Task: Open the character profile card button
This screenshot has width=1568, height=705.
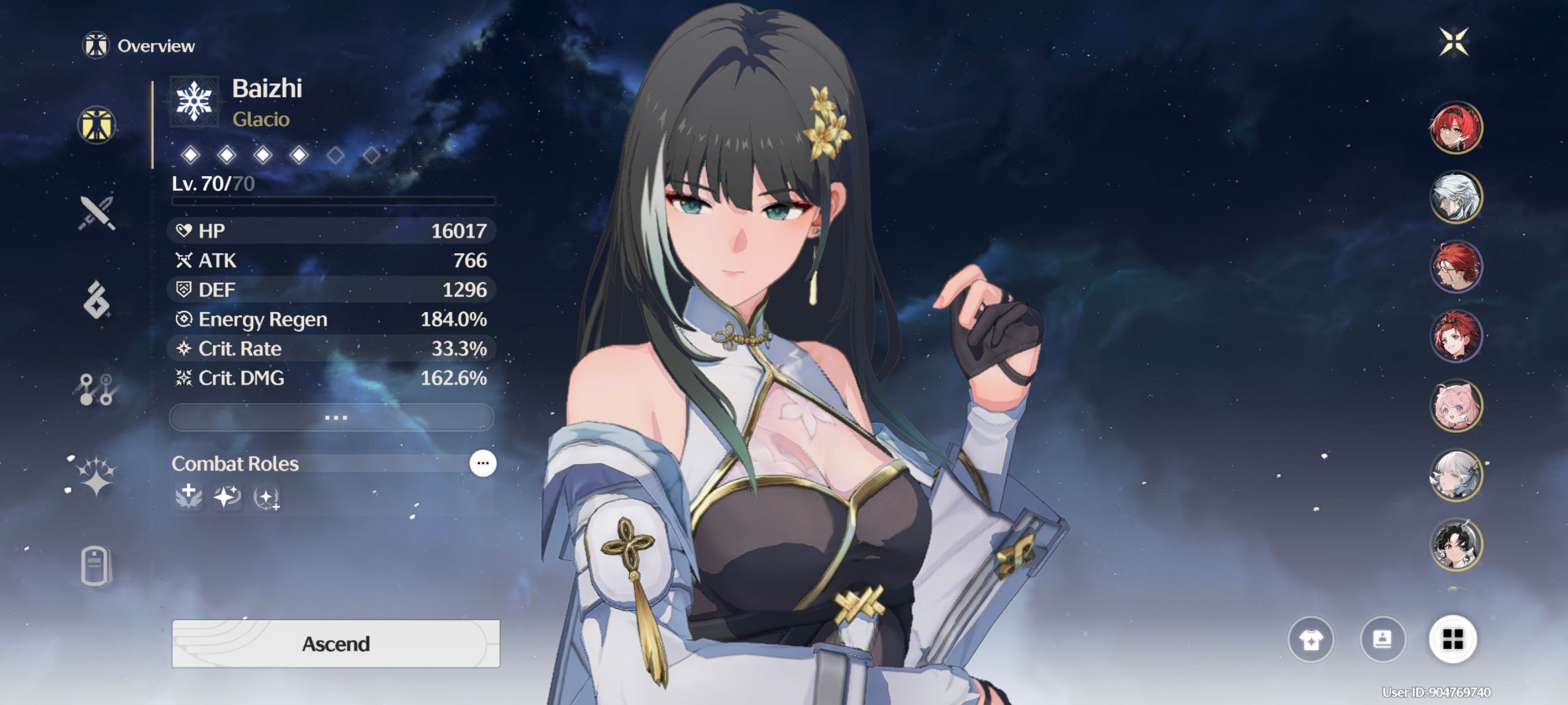Action: (1382, 639)
